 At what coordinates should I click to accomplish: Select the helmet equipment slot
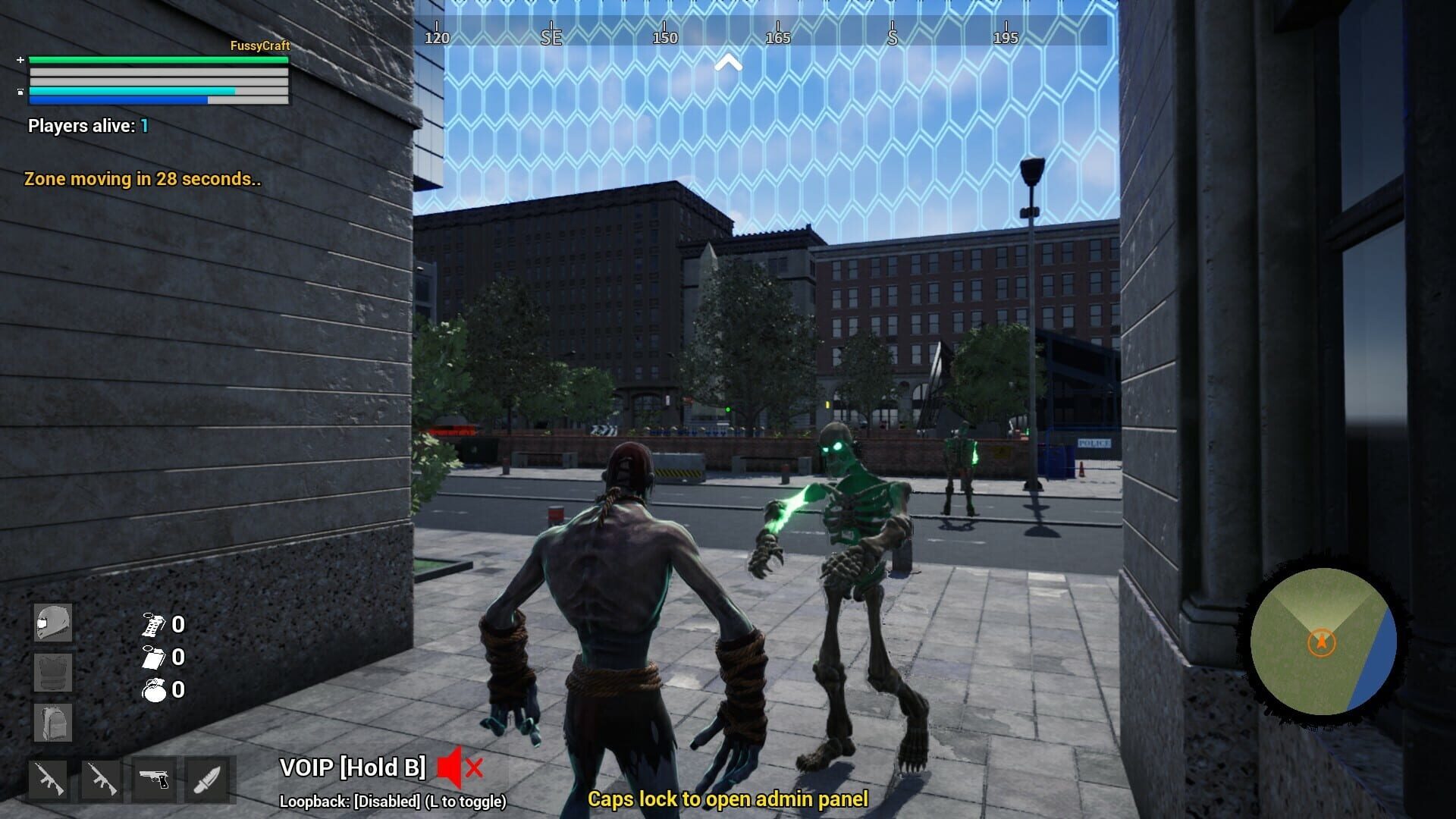52,623
